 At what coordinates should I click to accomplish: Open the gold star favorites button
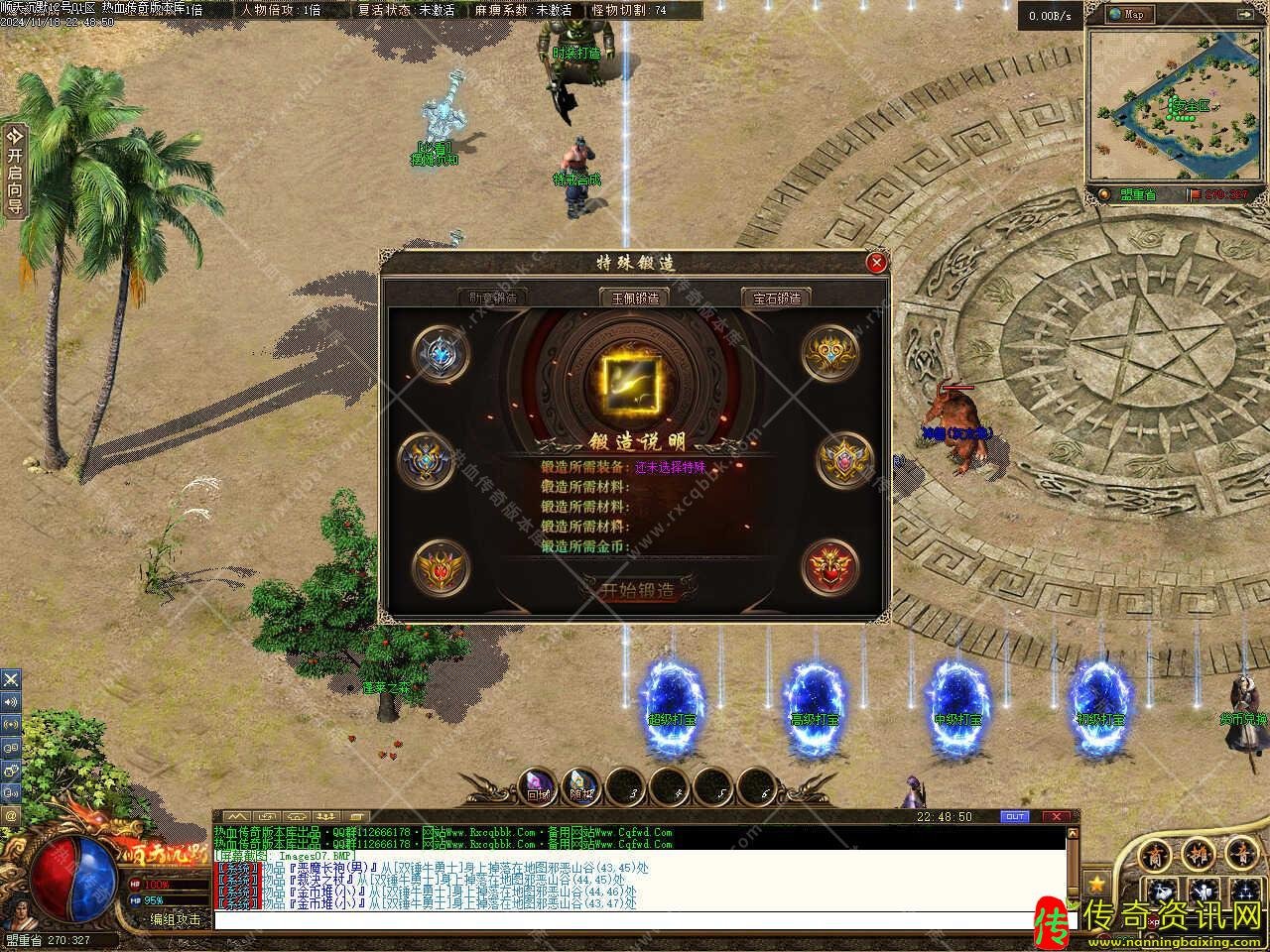point(1096,881)
